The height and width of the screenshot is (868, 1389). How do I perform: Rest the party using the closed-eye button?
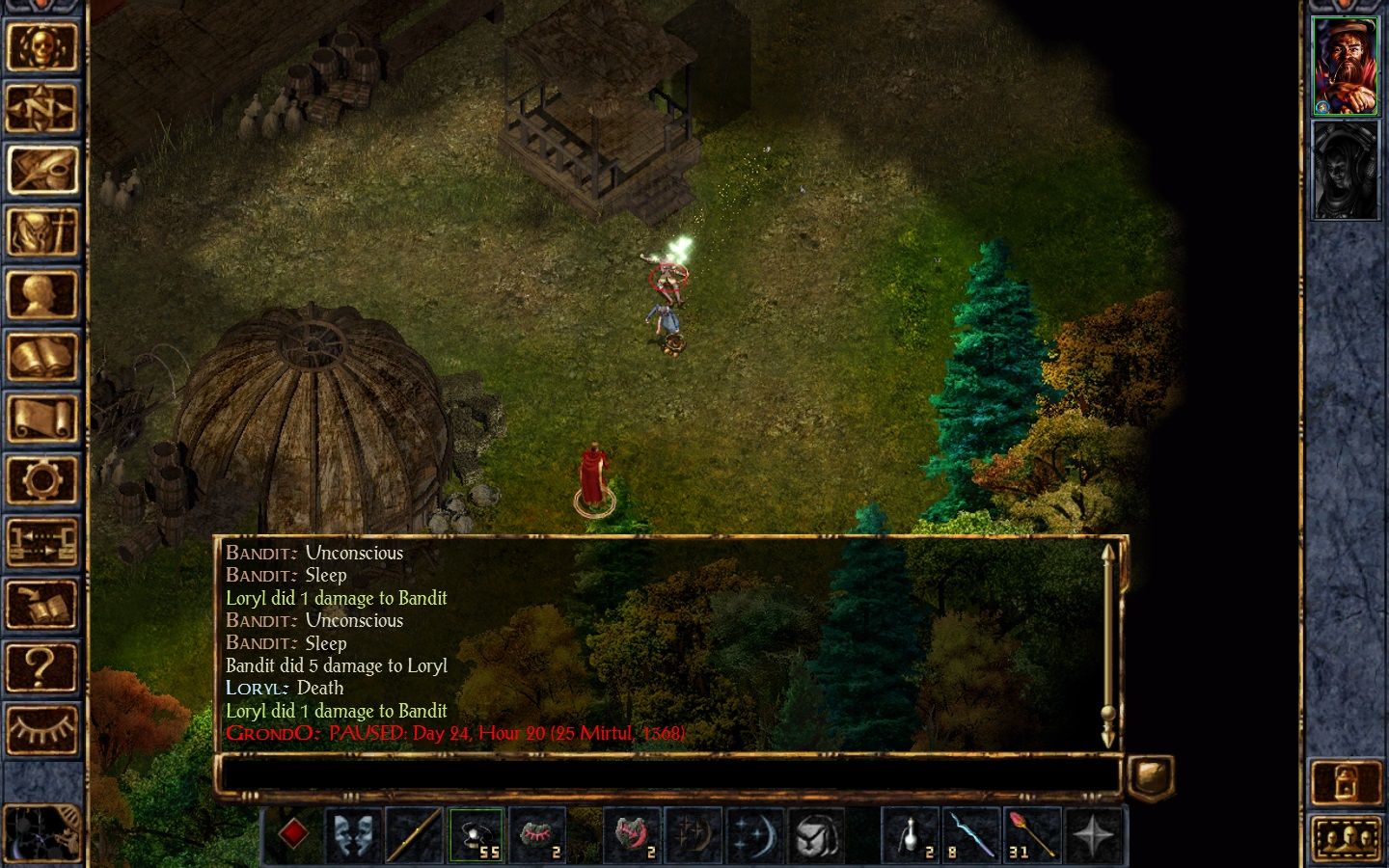point(41,728)
